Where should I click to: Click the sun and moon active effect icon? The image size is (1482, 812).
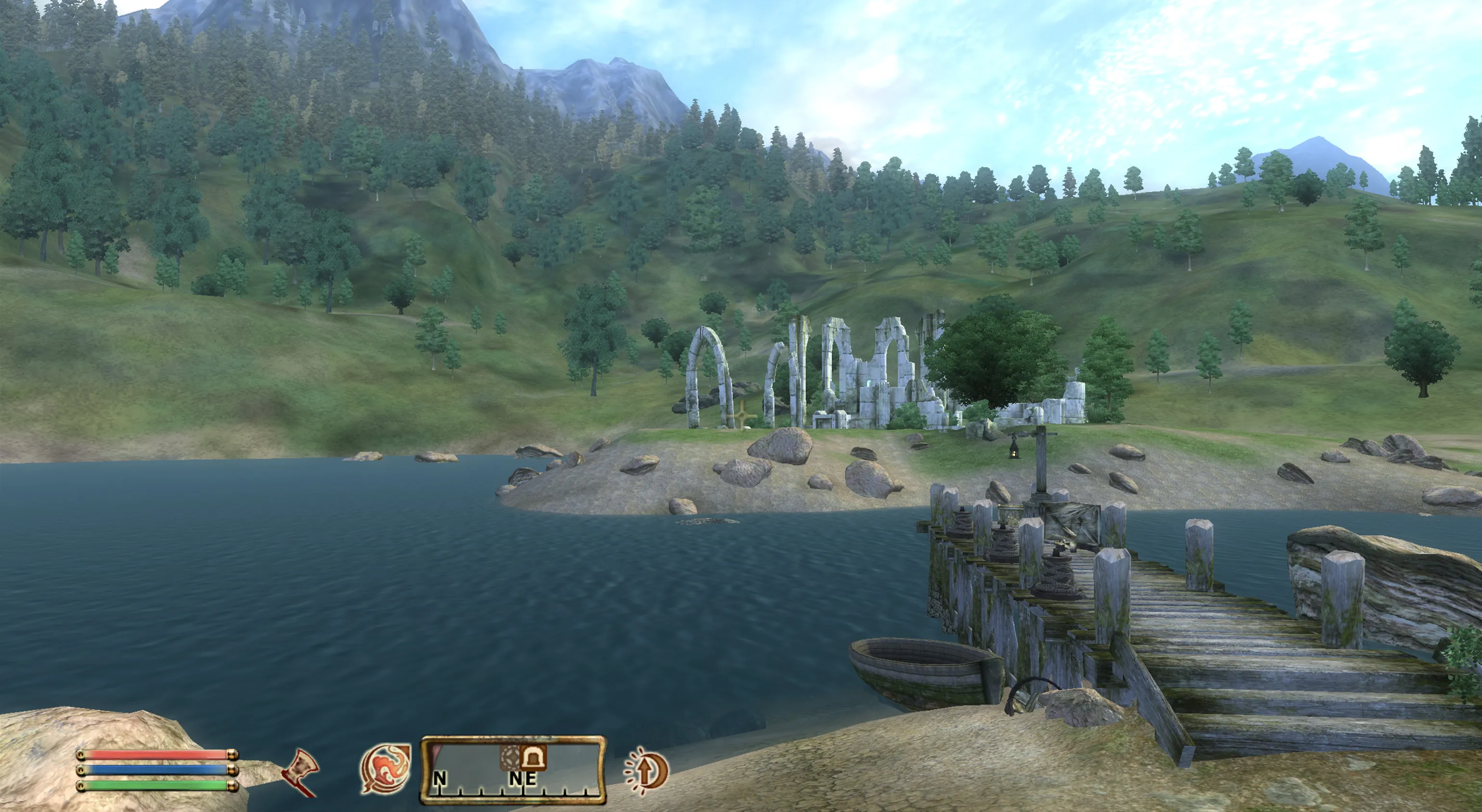[646, 771]
